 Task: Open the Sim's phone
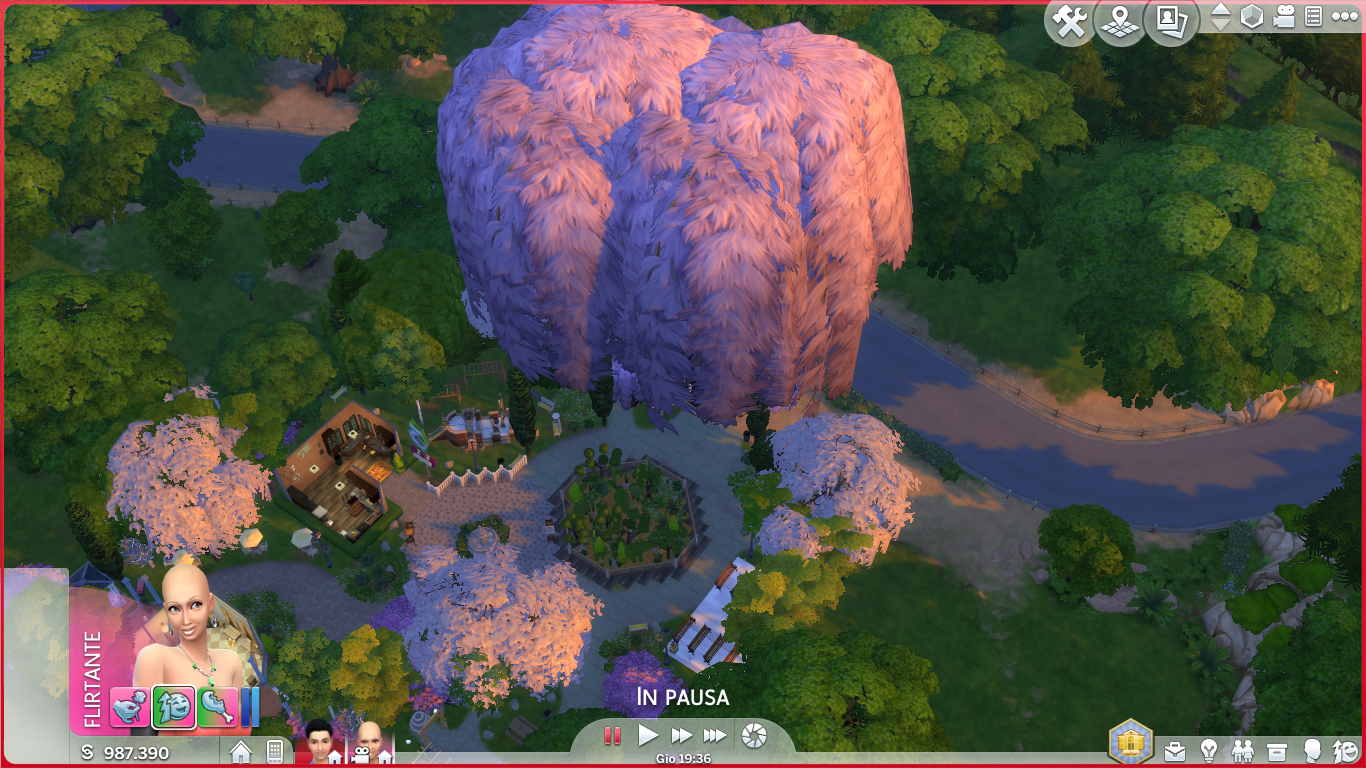[275, 752]
